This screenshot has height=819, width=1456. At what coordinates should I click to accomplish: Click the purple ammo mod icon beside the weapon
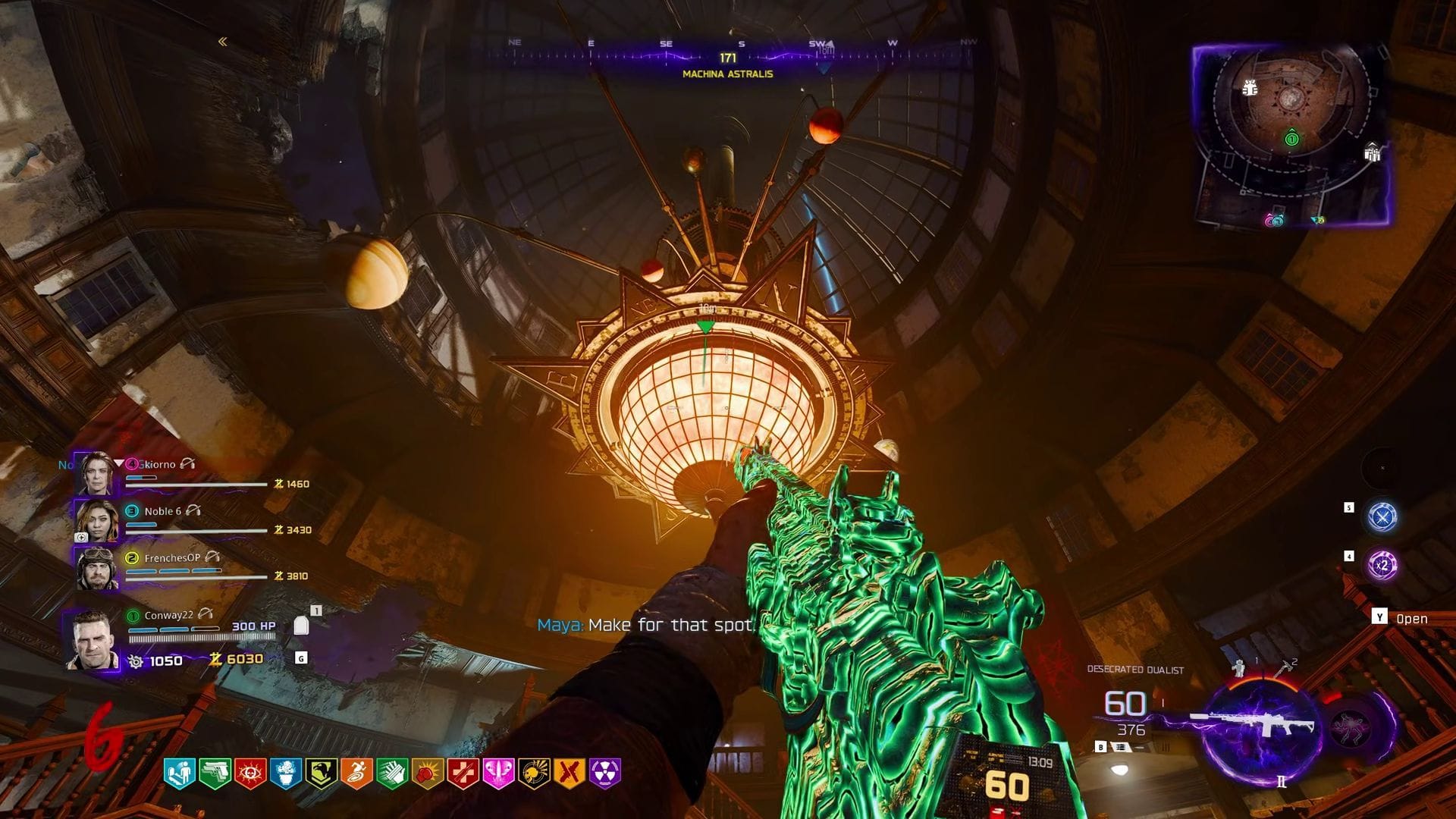1349,726
